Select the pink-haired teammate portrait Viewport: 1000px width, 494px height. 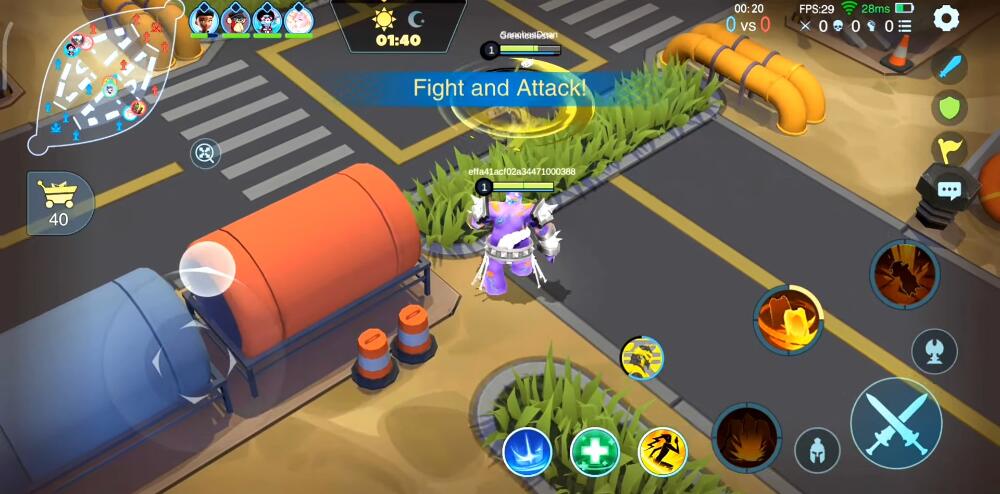[x=298, y=18]
